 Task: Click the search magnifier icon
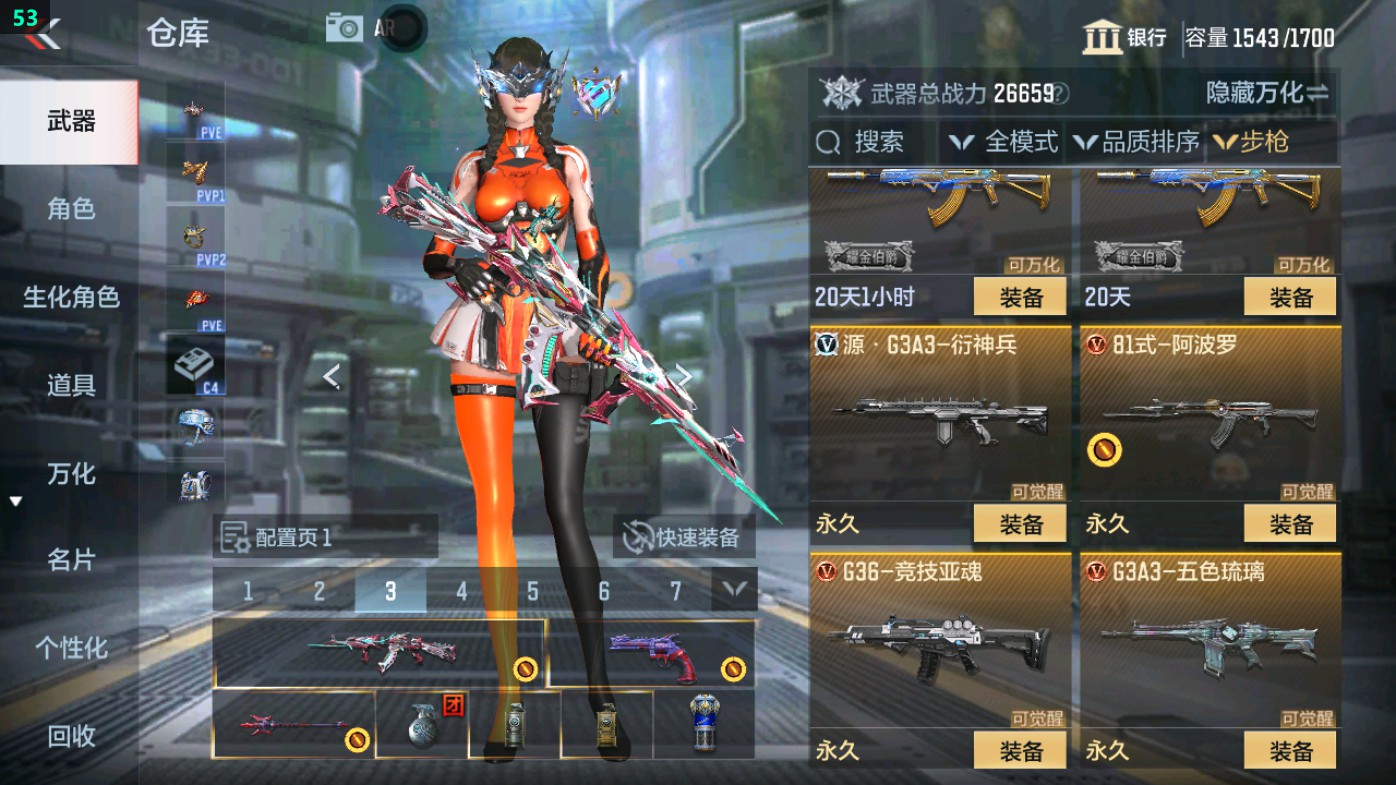pos(827,142)
